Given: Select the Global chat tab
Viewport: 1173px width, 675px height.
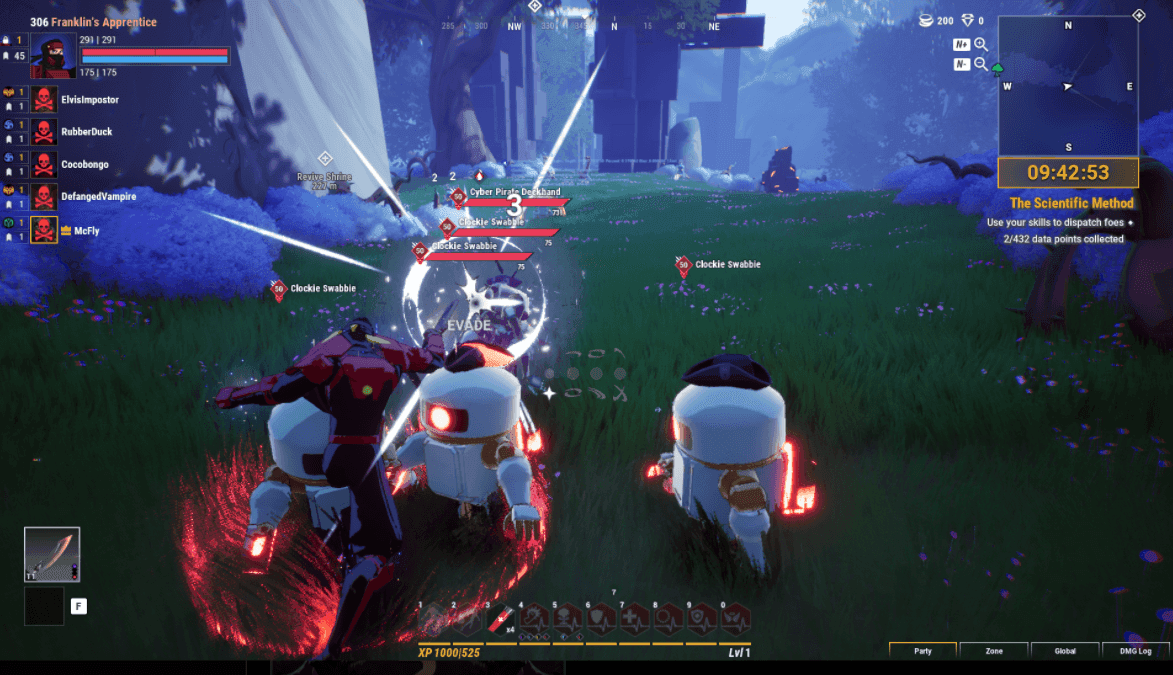Looking at the screenshot, I should pyautogui.click(x=1065, y=651).
